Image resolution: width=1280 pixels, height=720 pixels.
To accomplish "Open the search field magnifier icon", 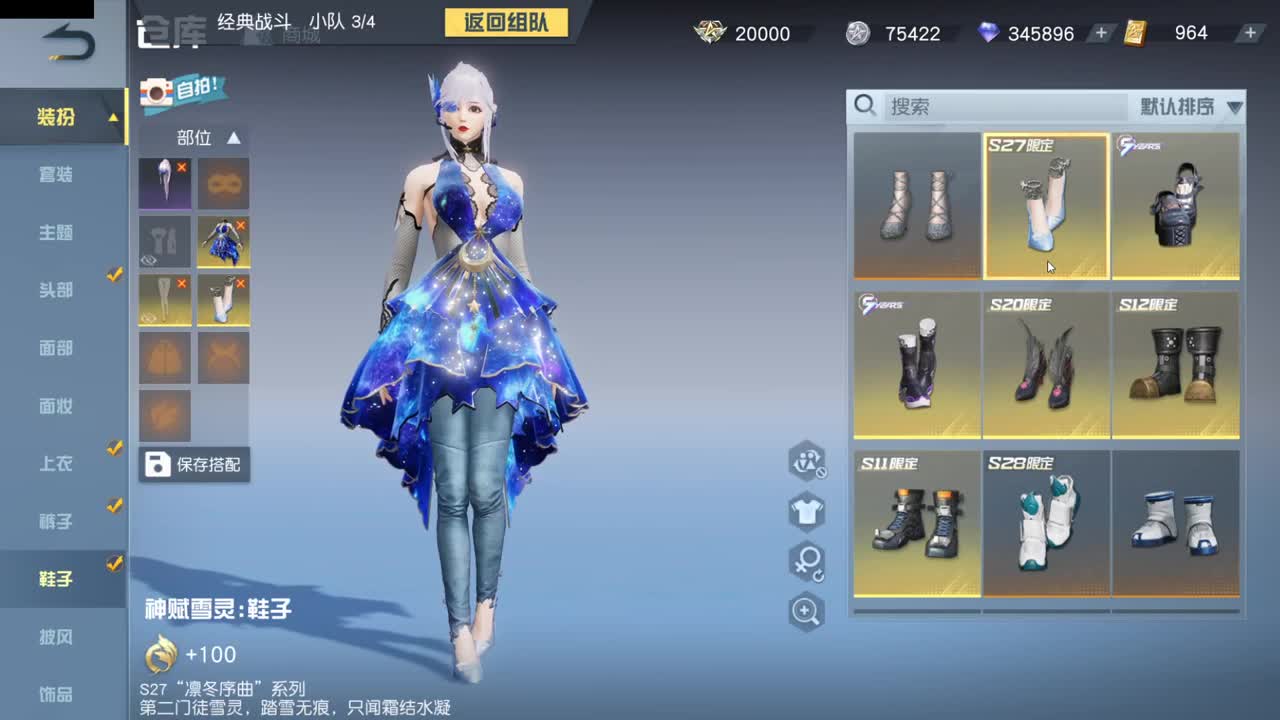I will [866, 105].
